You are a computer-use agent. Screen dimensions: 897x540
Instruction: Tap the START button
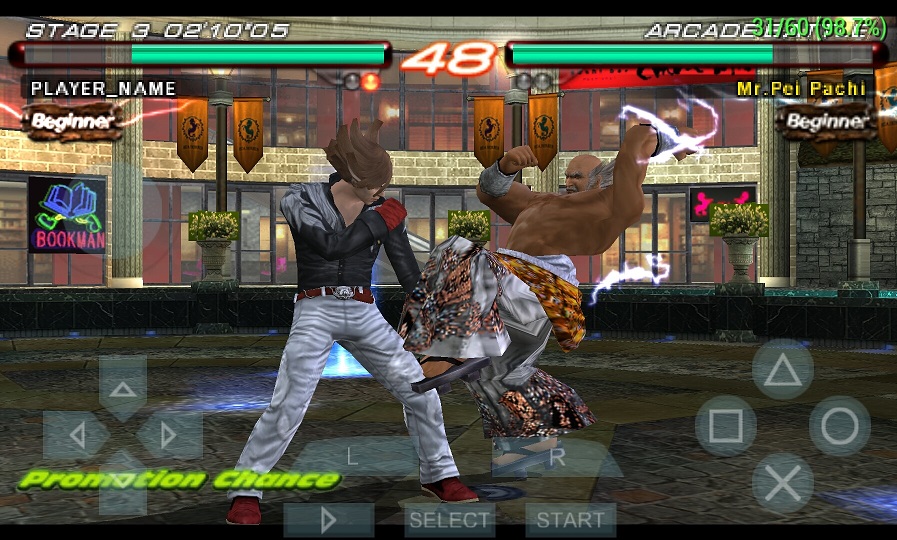click(x=570, y=520)
